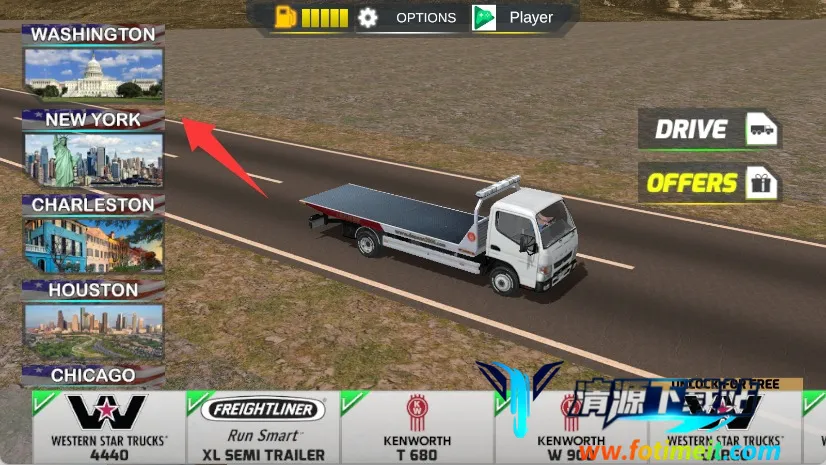Open the Offers gift menu

tap(710, 183)
